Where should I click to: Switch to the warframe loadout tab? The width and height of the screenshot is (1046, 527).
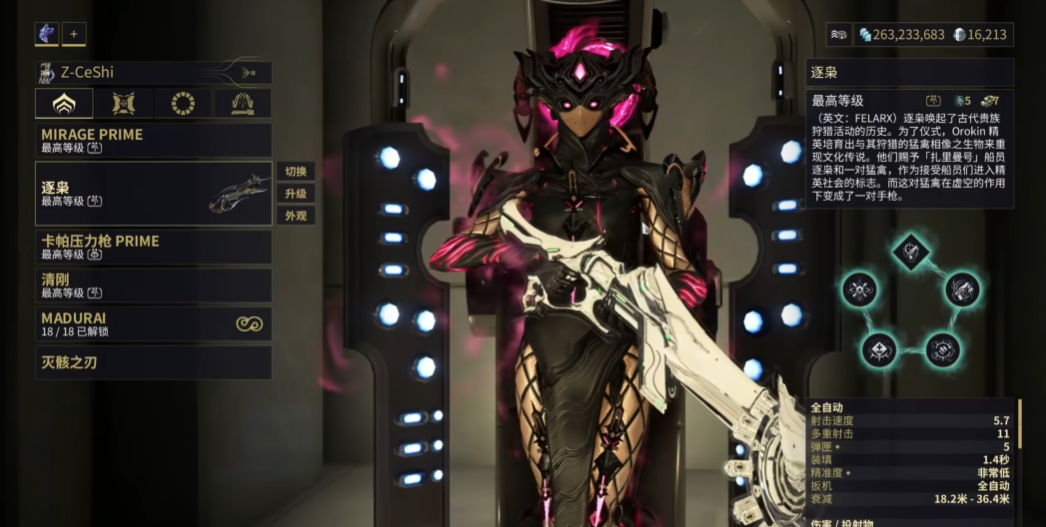click(64, 103)
